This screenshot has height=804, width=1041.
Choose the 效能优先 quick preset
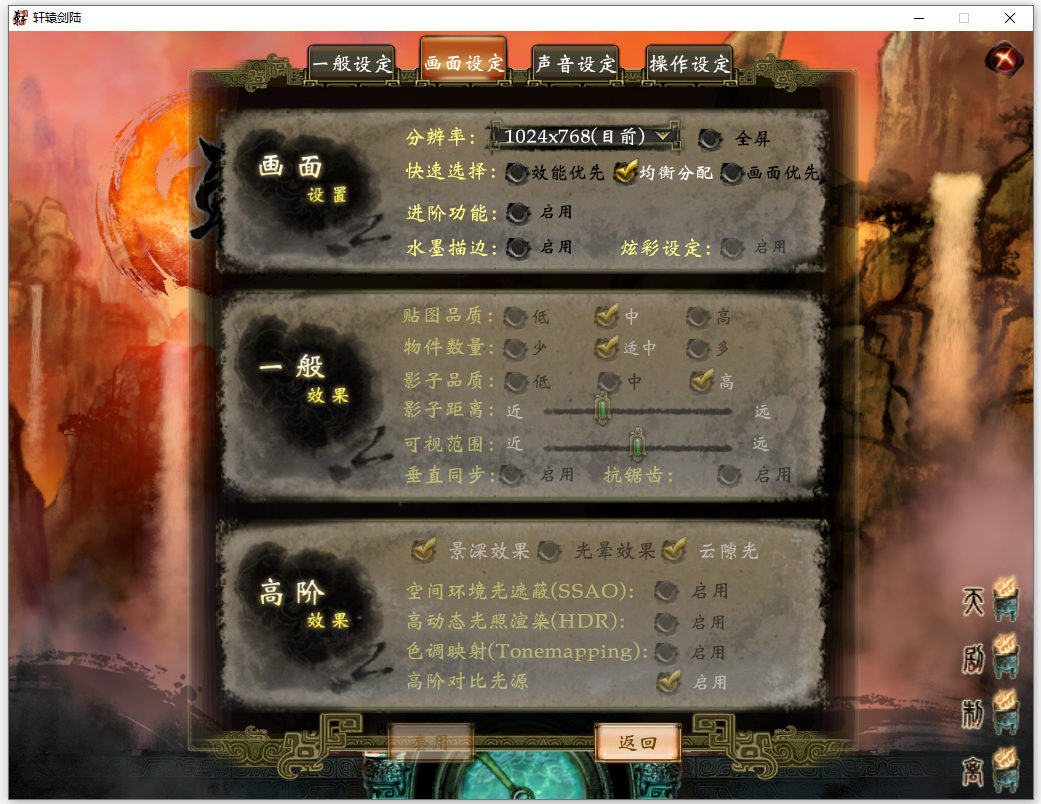[x=516, y=173]
